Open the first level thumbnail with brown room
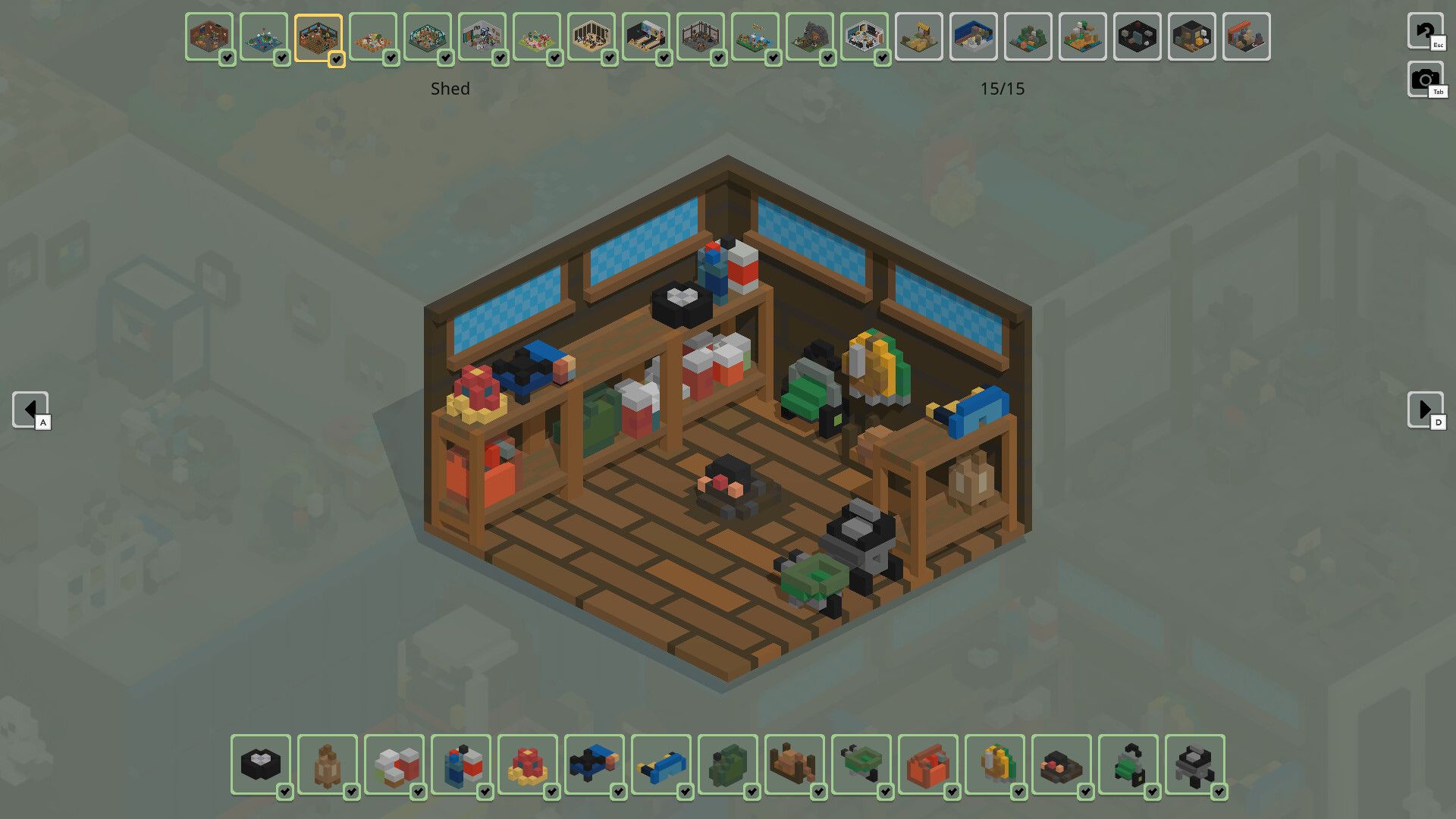 coord(209,37)
